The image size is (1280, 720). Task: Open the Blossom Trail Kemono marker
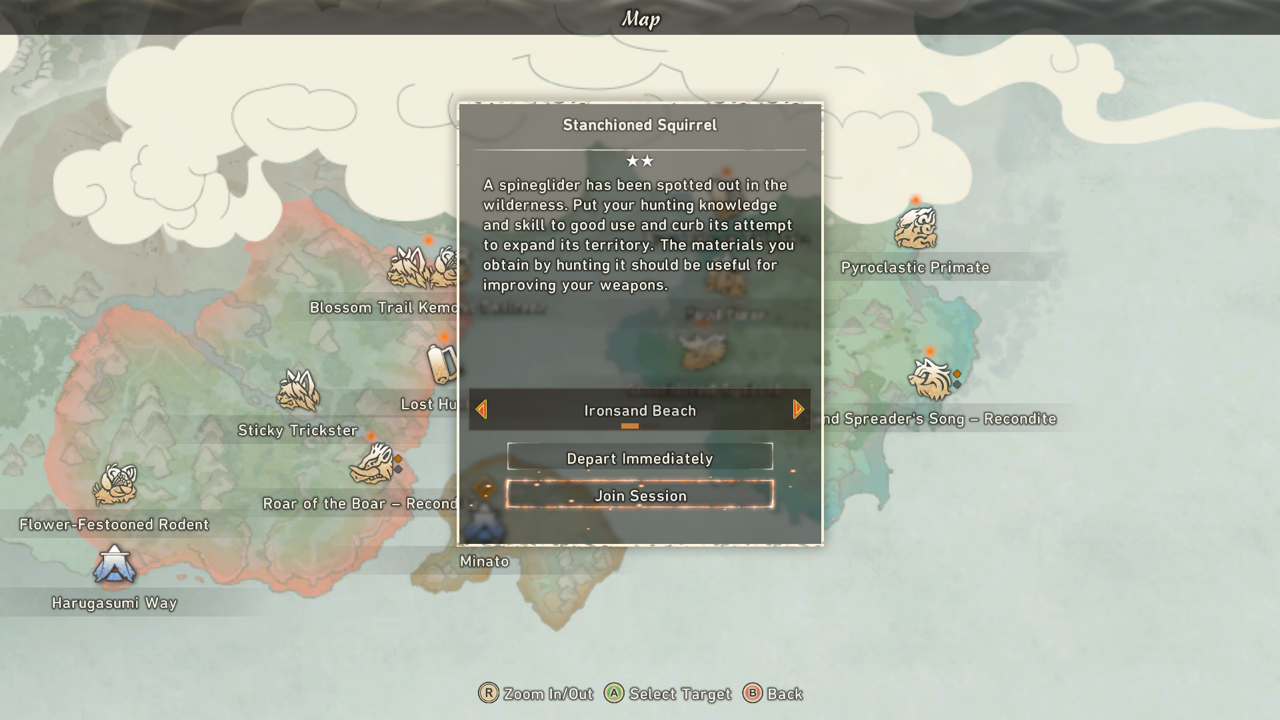[x=410, y=268]
